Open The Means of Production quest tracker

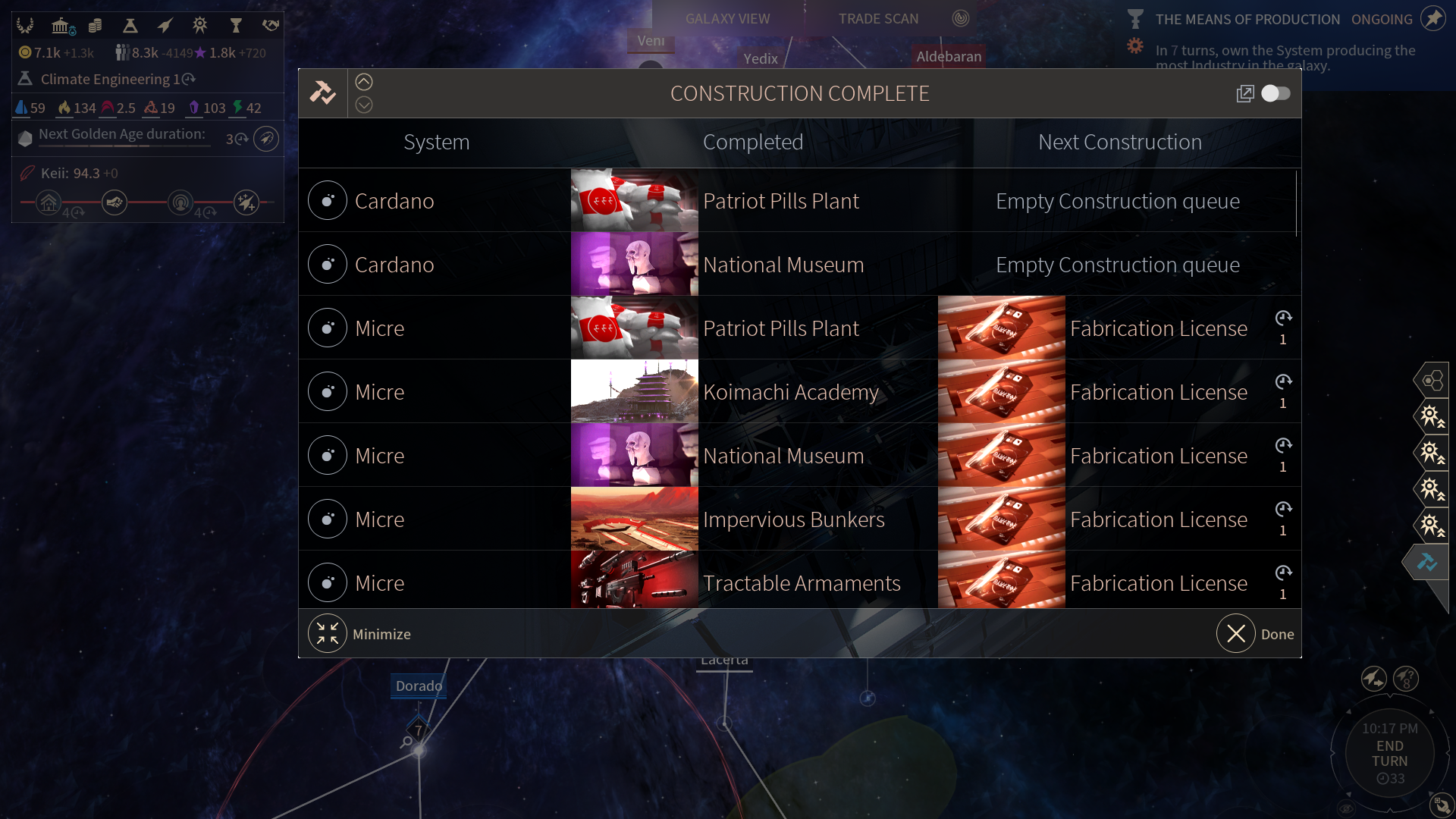coord(1247,20)
